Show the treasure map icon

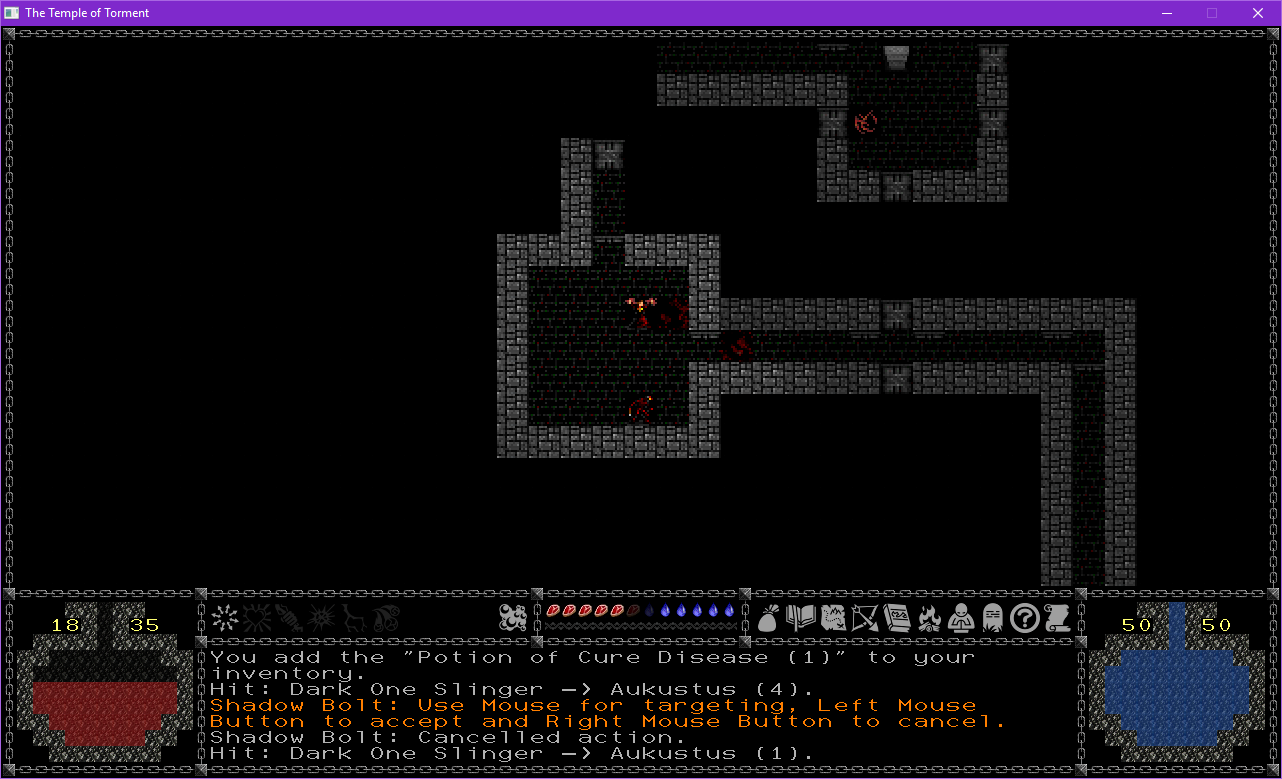click(x=833, y=619)
